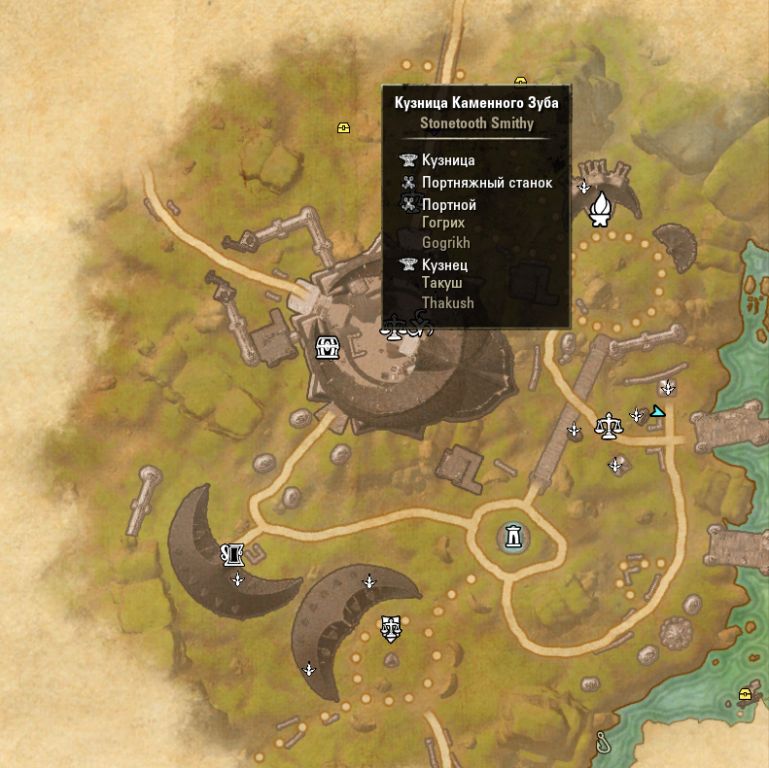
Task: Choose the scales merchant marker beside the player arrow
Action: pos(606,426)
